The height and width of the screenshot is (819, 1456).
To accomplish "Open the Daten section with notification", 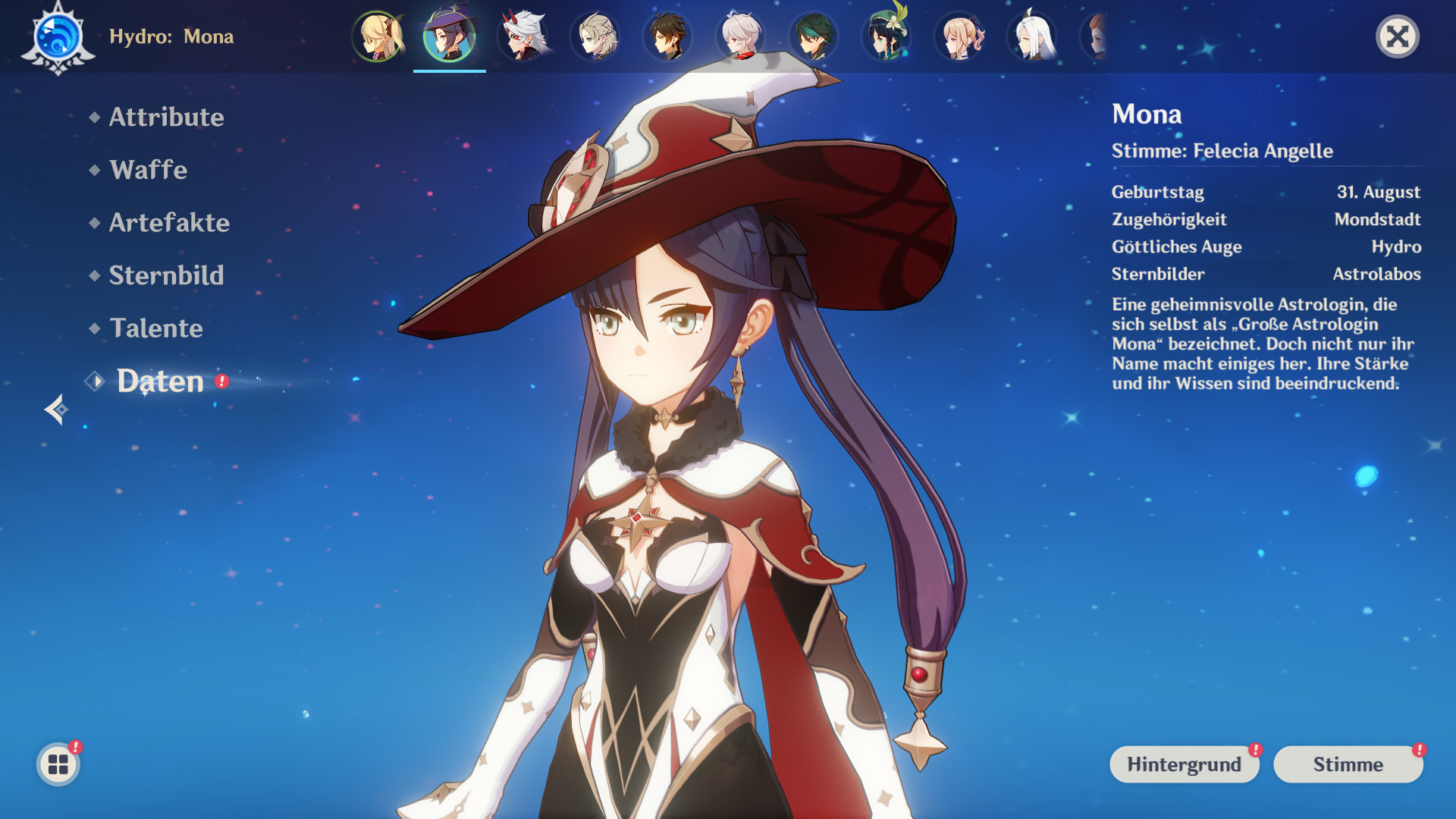I will tap(159, 381).
